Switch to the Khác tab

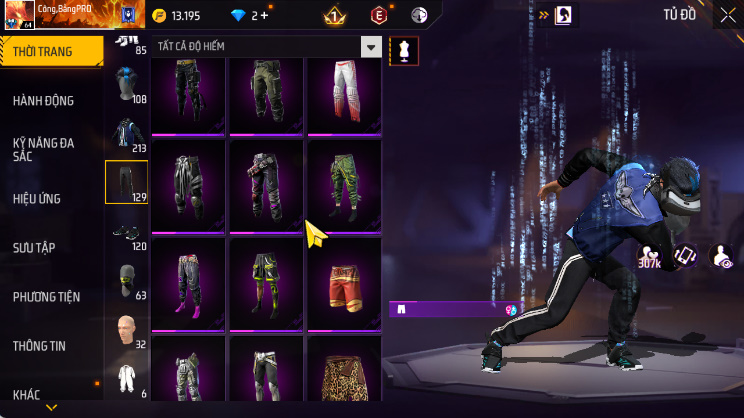coord(27,395)
